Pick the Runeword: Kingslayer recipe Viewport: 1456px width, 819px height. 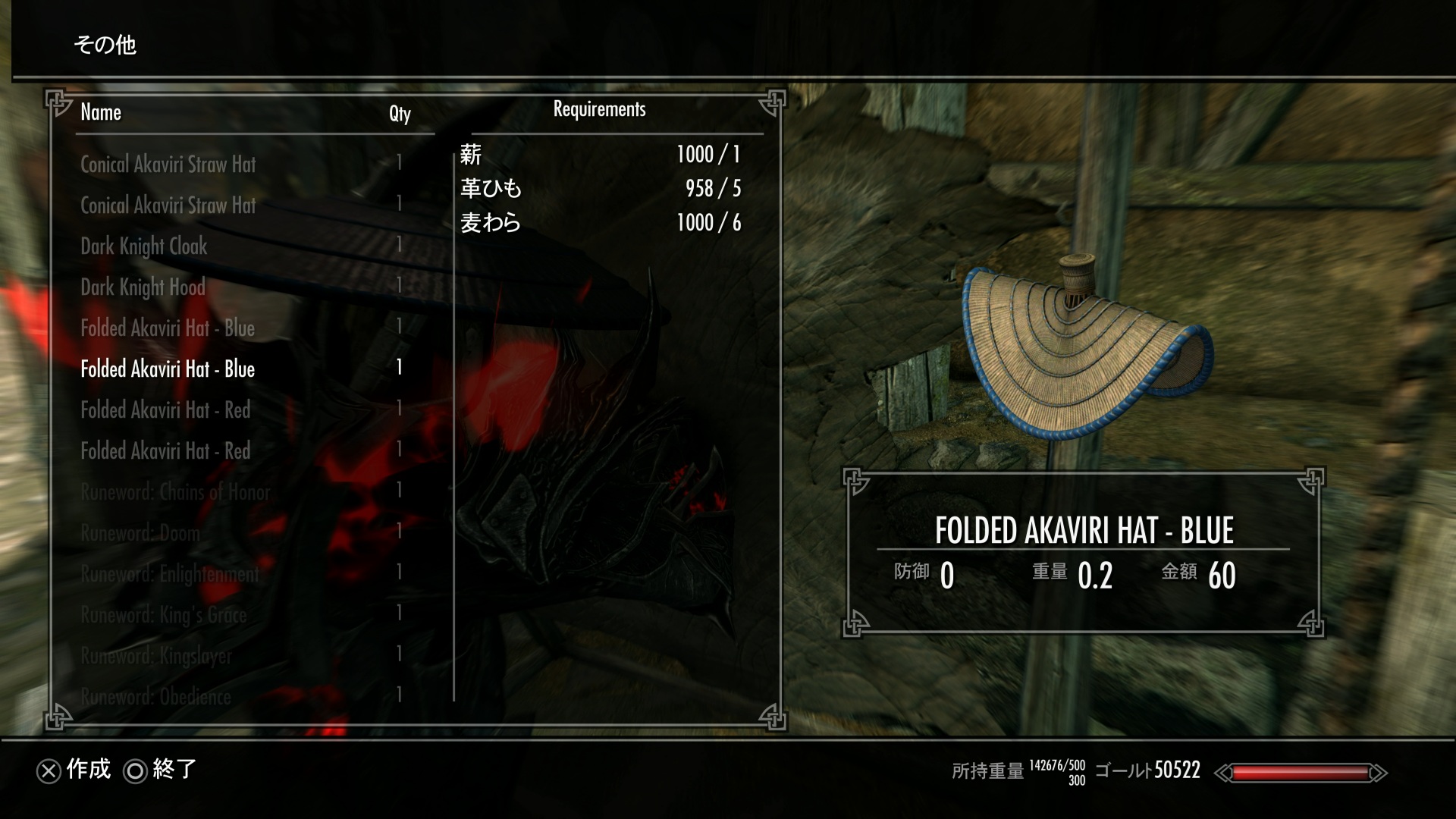coord(156,656)
